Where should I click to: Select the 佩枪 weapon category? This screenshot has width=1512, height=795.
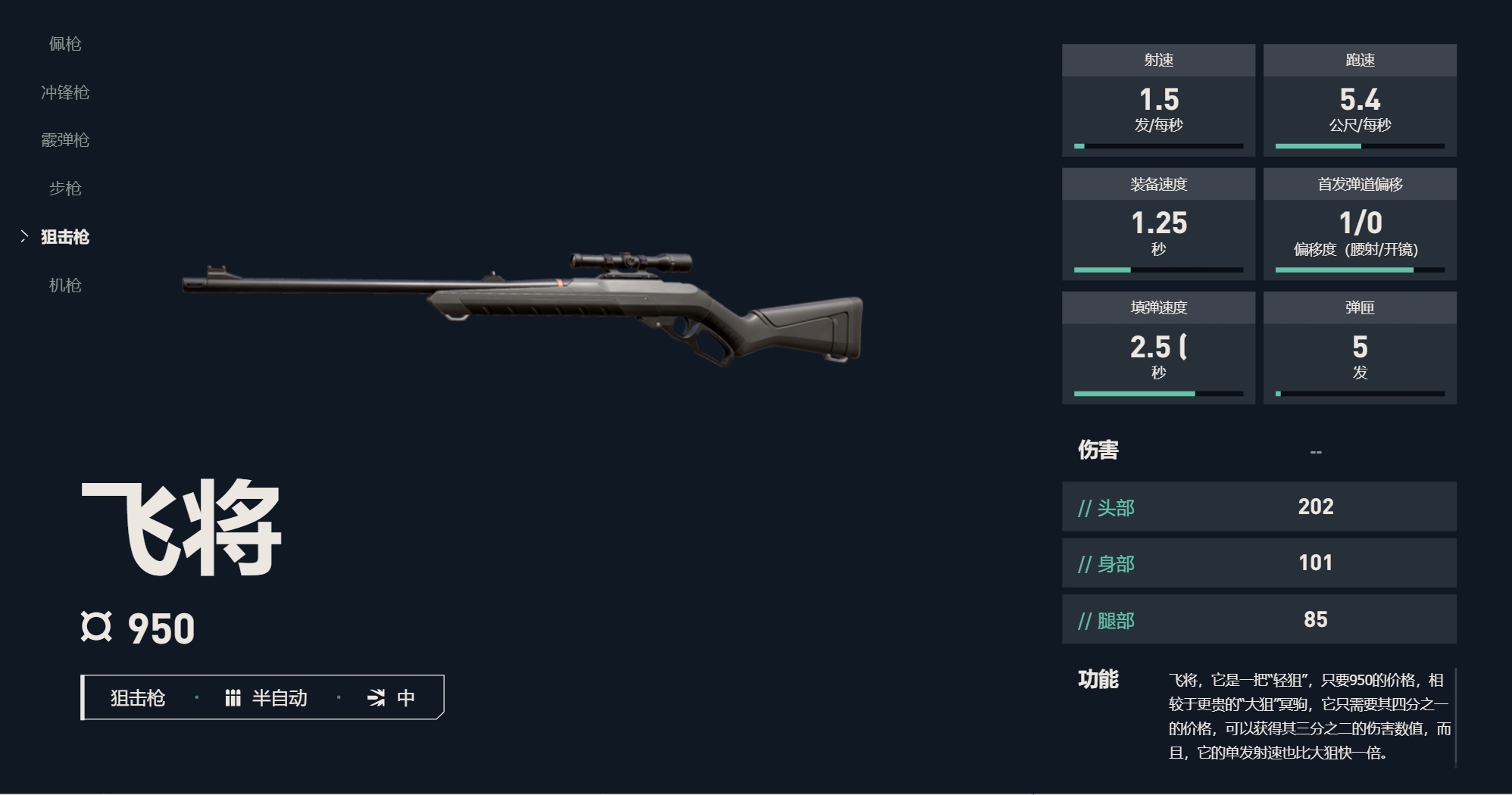coord(65,44)
